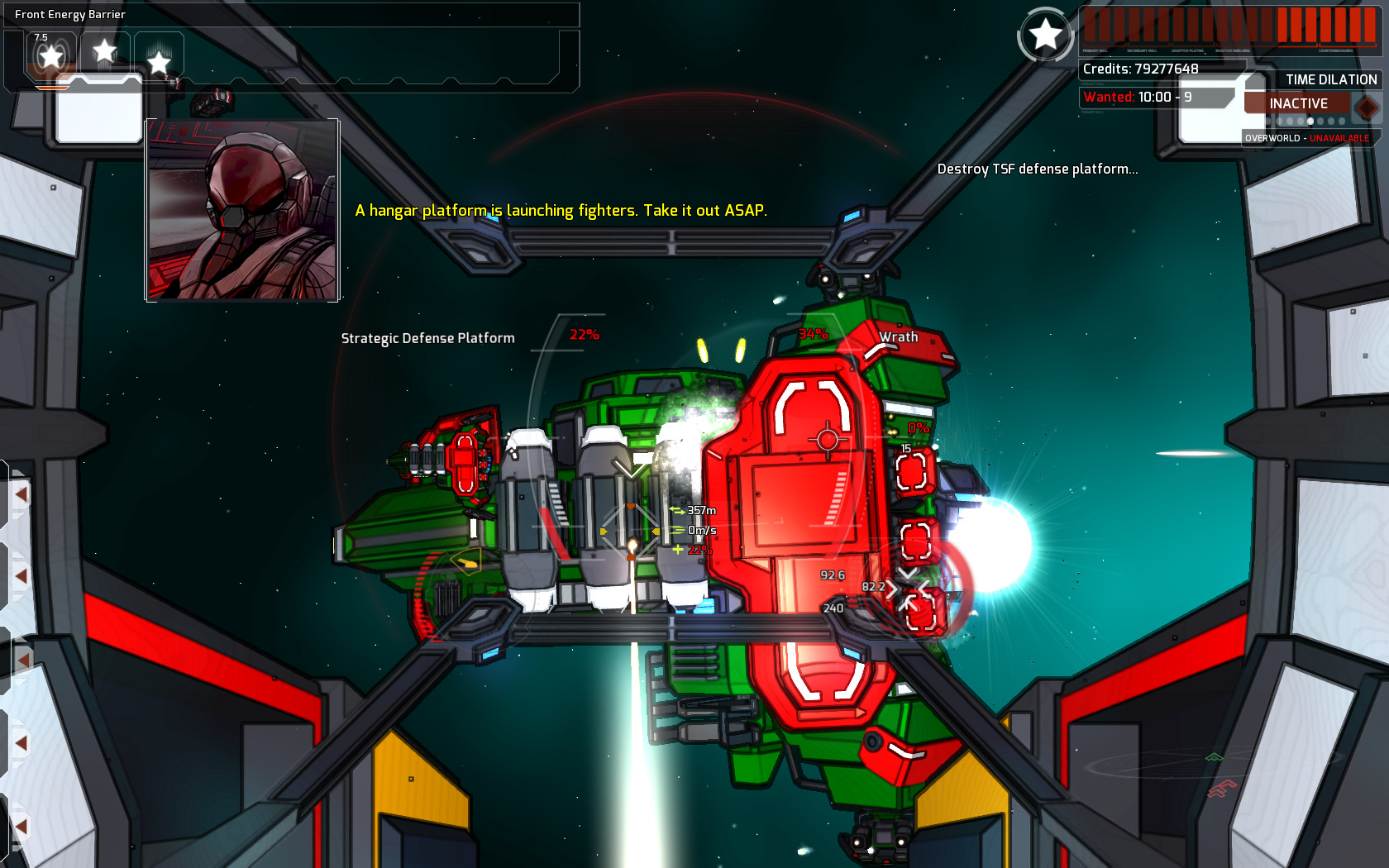Select the second star ability slot
This screenshot has width=1389, height=868.
(103, 51)
